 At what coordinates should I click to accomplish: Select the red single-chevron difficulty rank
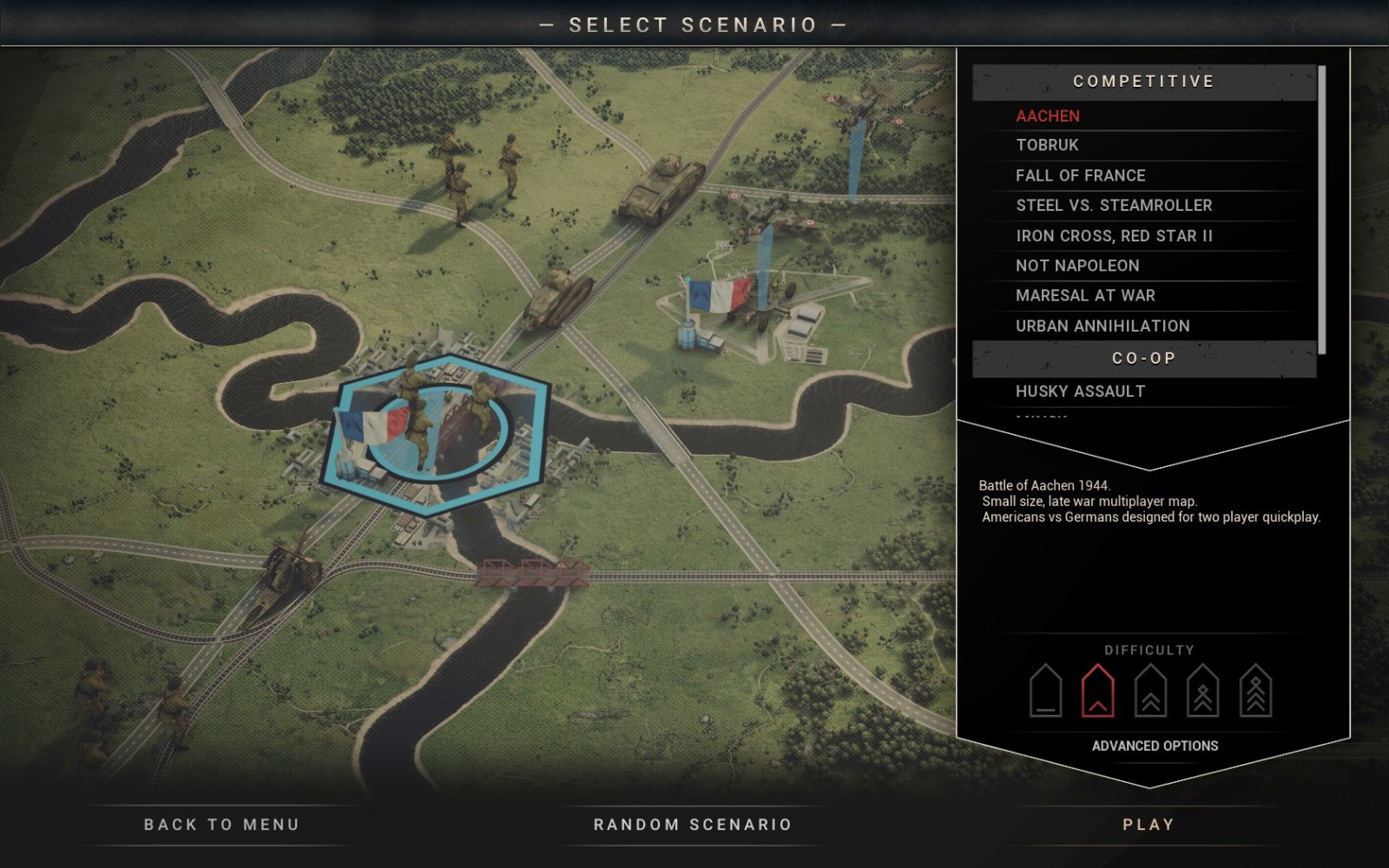[x=1097, y=692]
